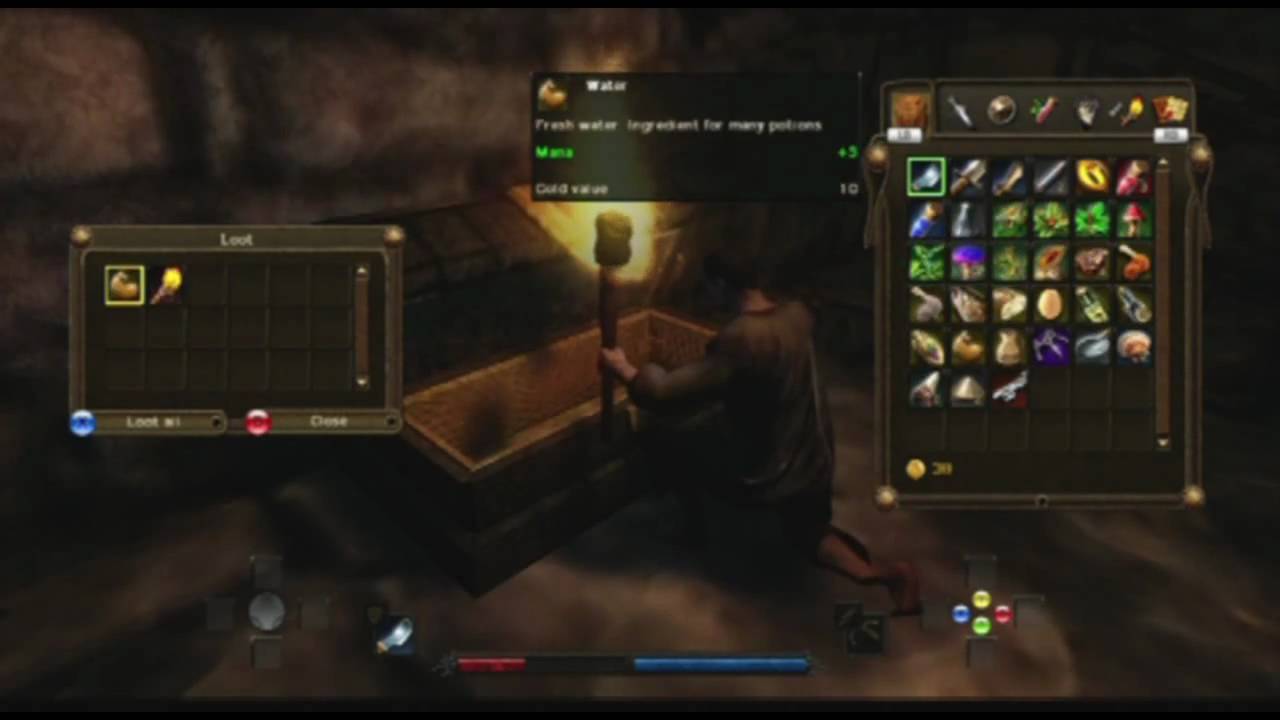1280x720 pixels.
Task: Activate the quick-slot weapon icon
Action: 394,634
